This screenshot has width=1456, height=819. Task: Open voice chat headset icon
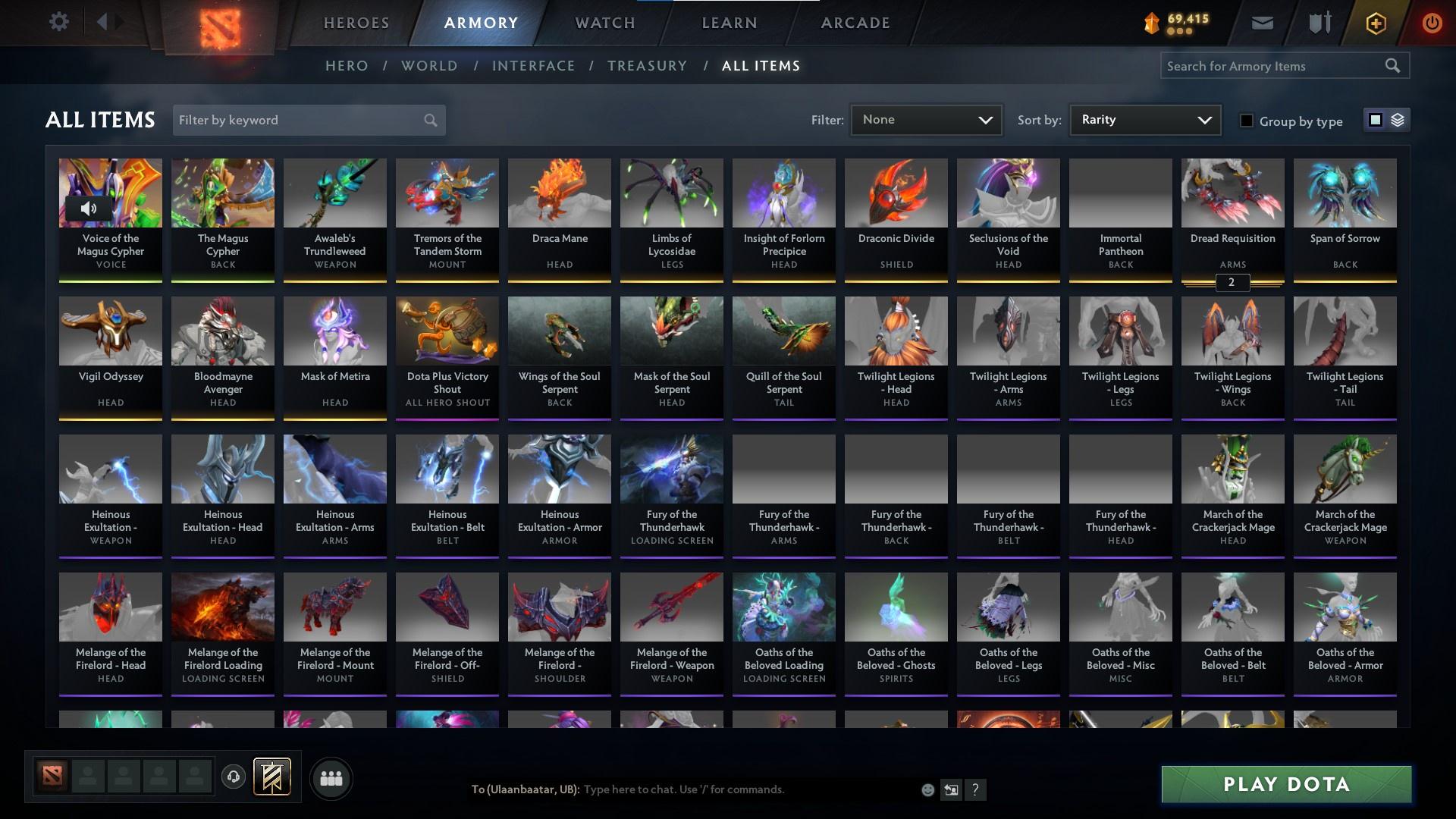pyautogui.click(x=234, y=778)
